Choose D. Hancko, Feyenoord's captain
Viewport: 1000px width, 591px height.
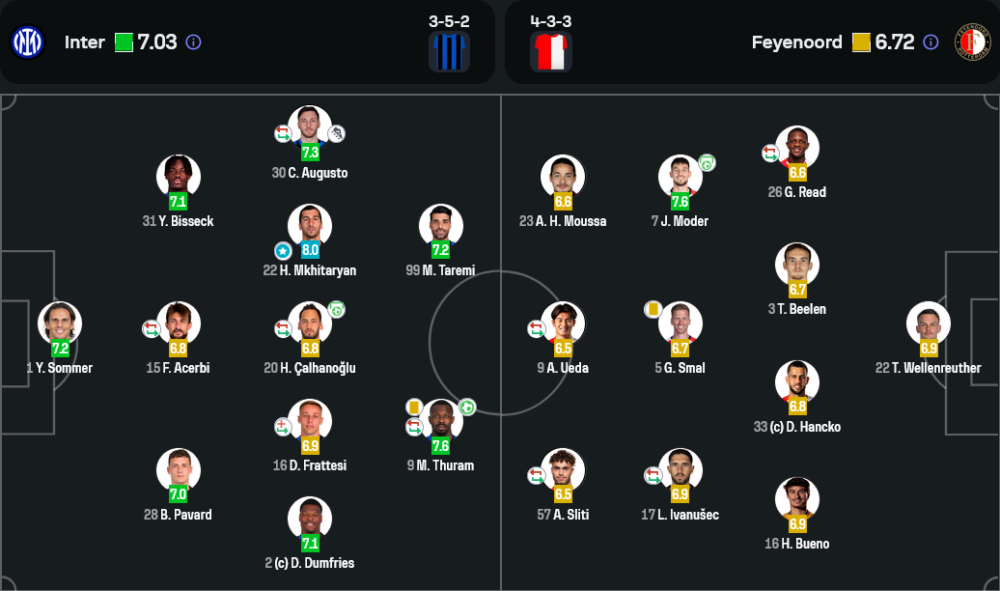[797, 383]
